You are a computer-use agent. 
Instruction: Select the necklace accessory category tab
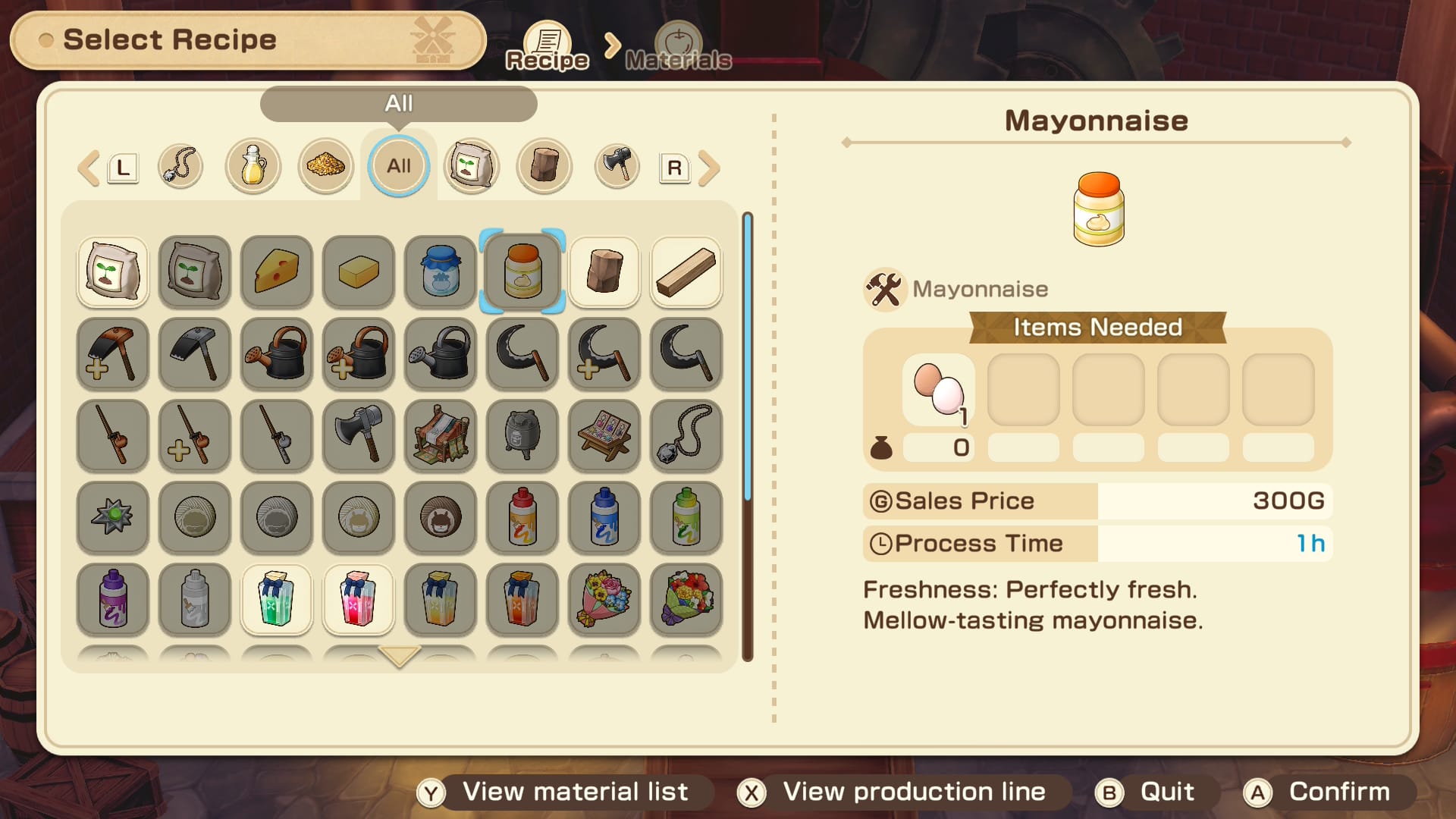point(180,166)
